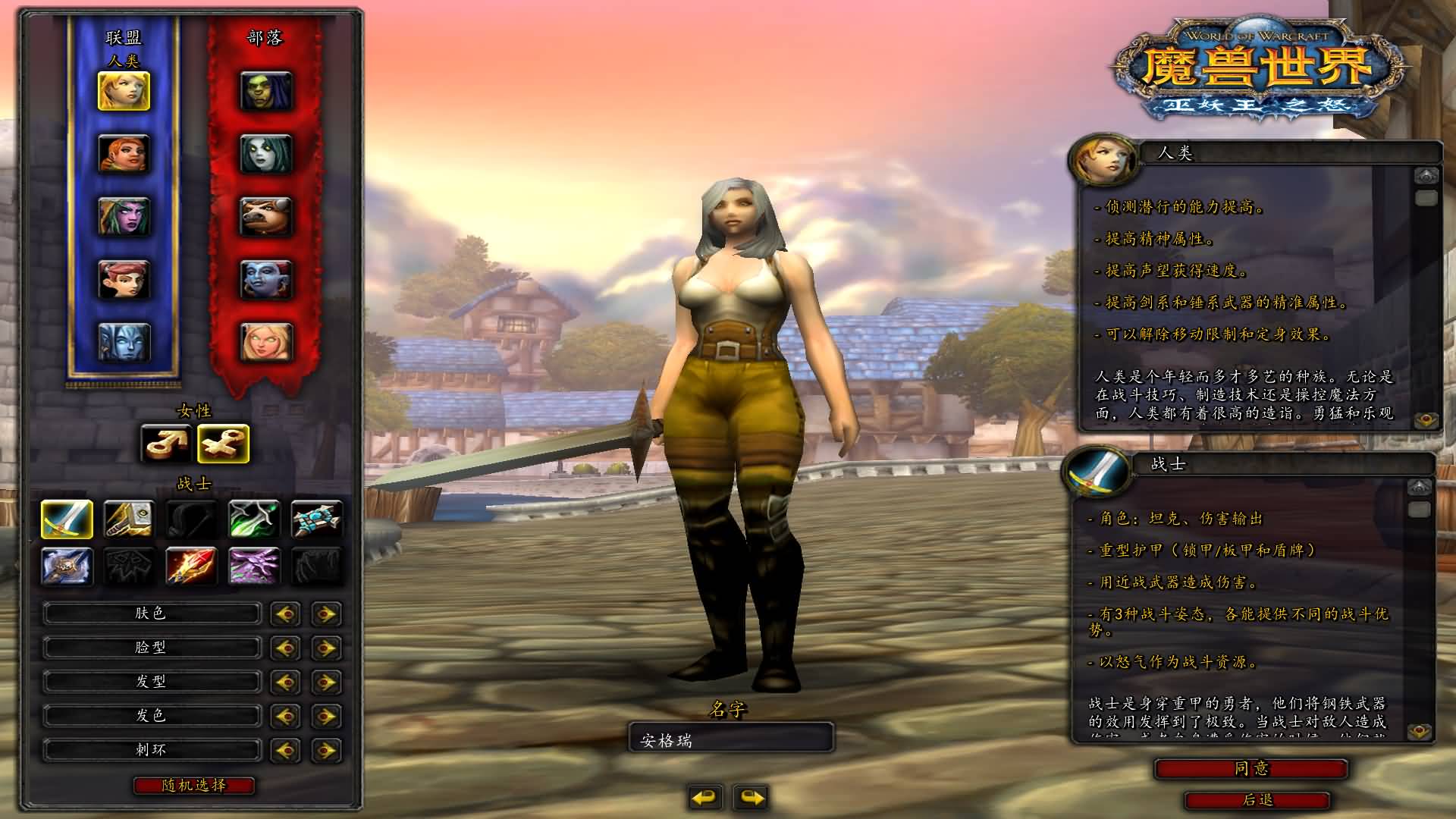This screenshot has width=1456, height=819.
Task: Select the Tauren race portrait
Action: pyautogui.click(x=265, y=217)
